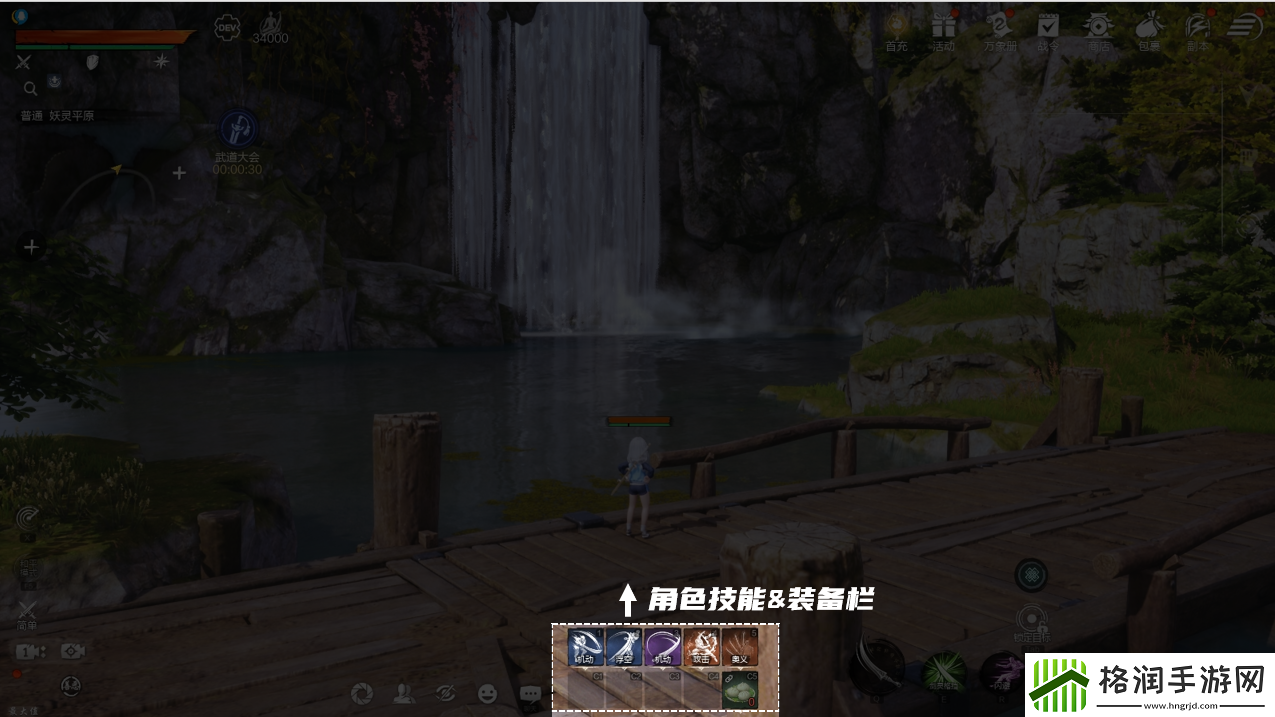Open the three-stripe main menu icon
The height and width of the screenshot is (717, 1275).
pos(1245,27)
